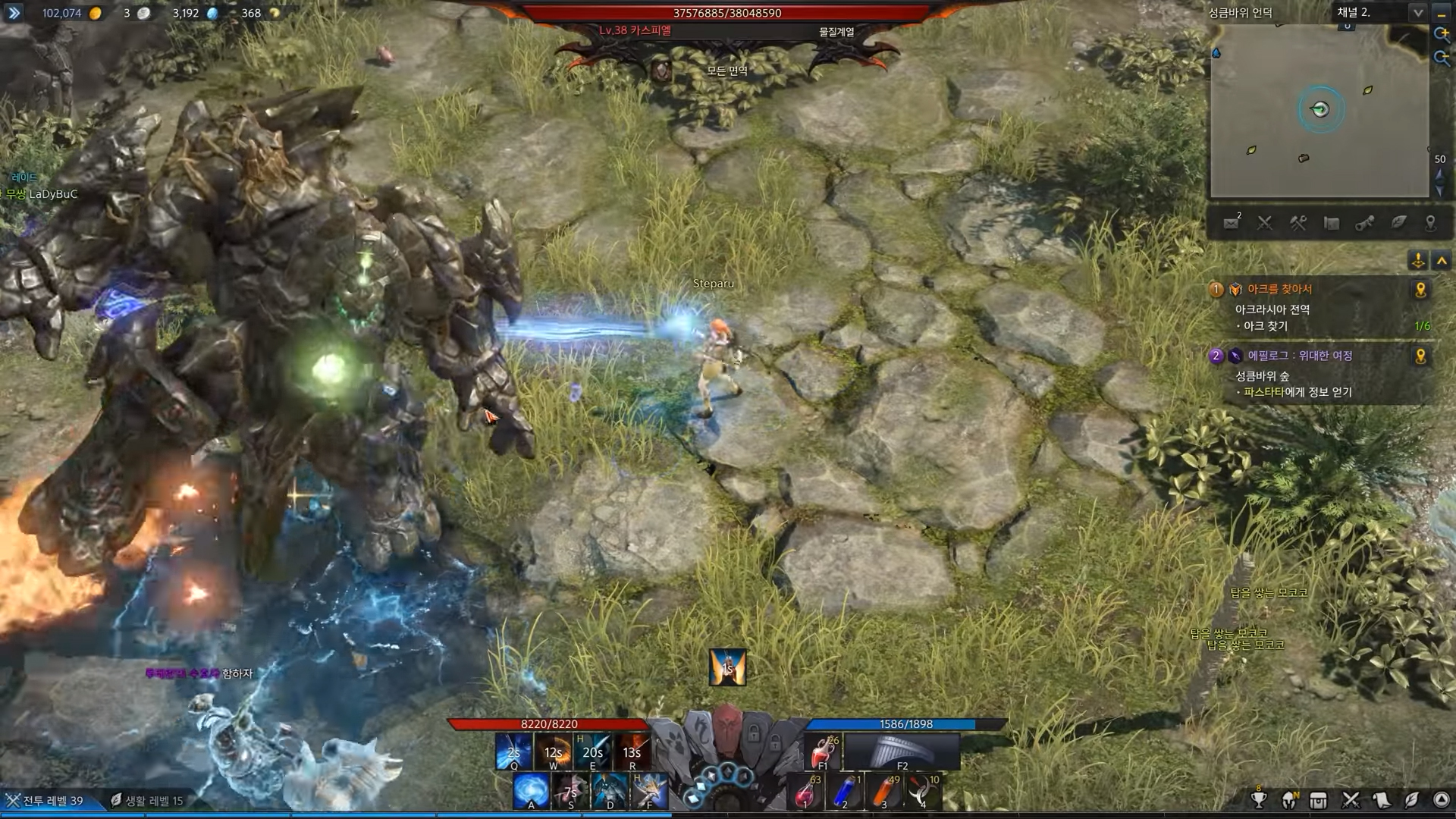
Task: Toggle the quest pin for 아크를 찾아서
Action: 1420,289
